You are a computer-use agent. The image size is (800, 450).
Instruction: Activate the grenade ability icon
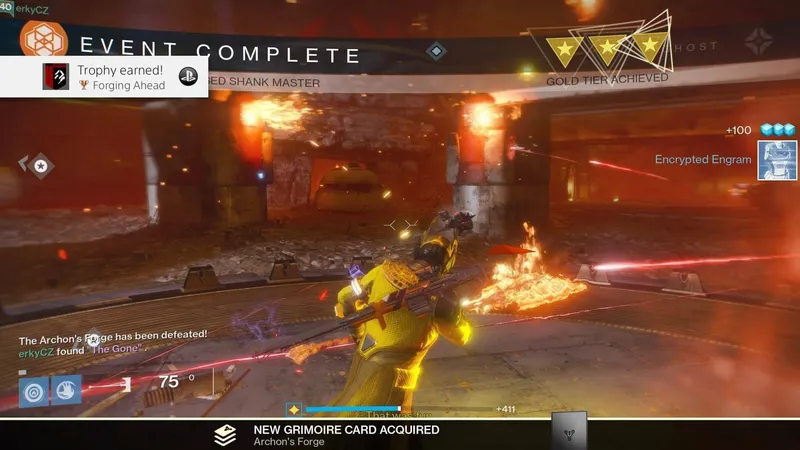32,390
